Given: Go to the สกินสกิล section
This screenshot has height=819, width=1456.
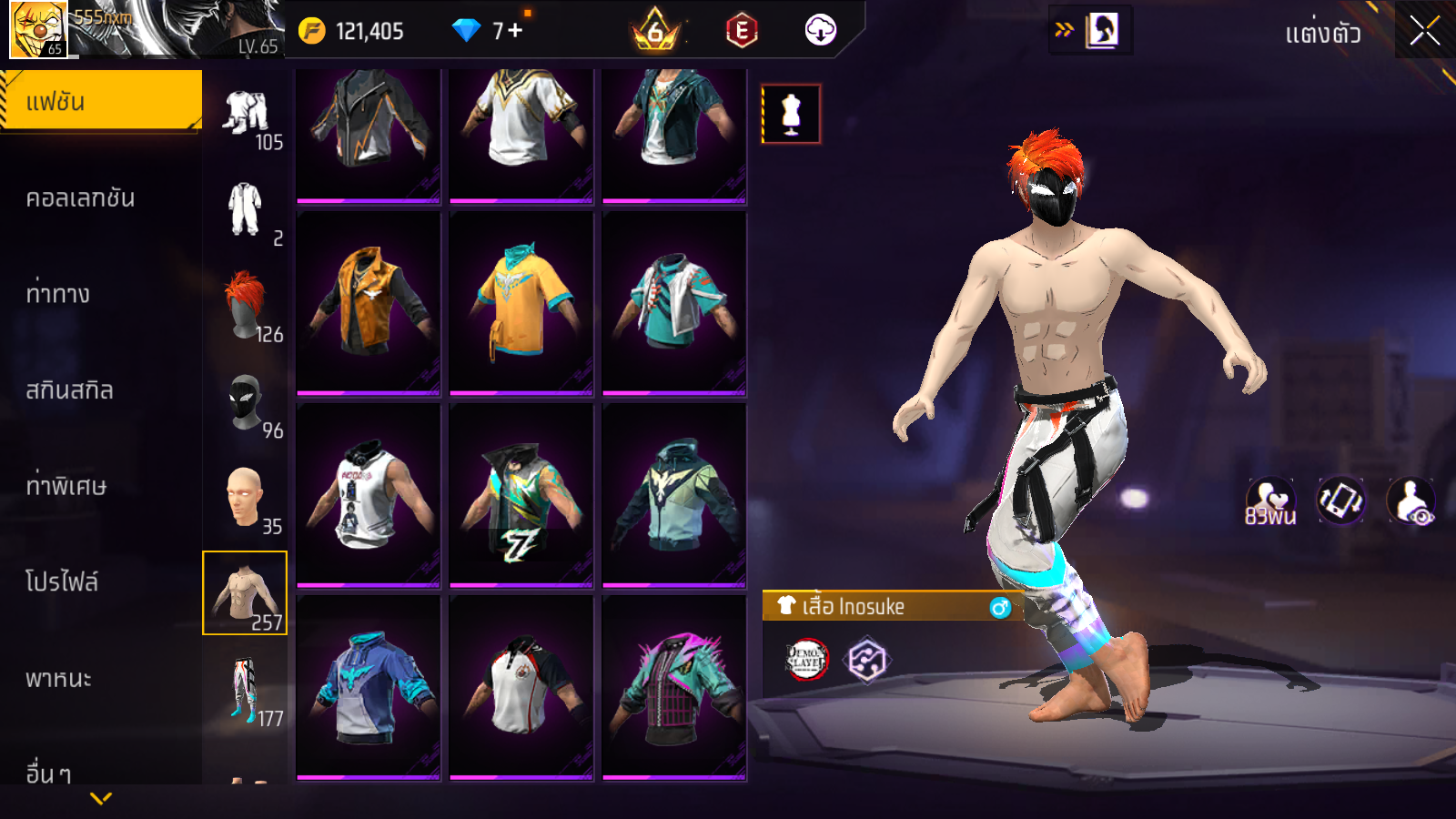Looking at the screenshot, I should [70, 390].
